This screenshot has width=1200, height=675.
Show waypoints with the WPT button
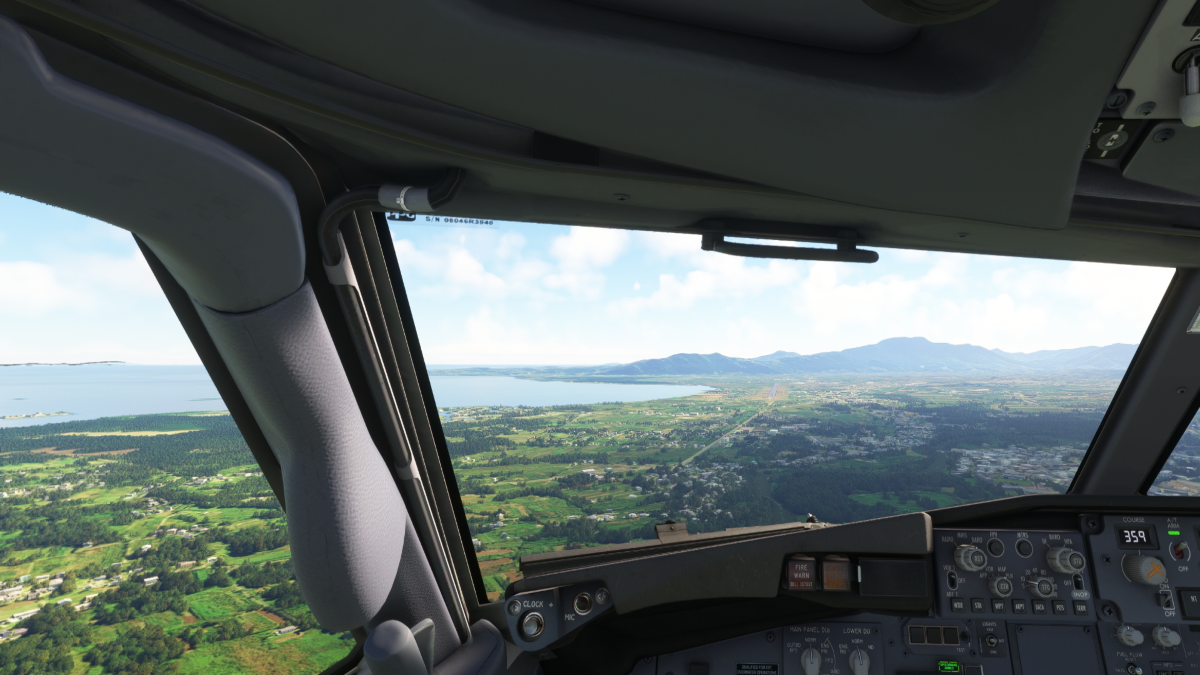pyautogui.click(x=998, y=605)
